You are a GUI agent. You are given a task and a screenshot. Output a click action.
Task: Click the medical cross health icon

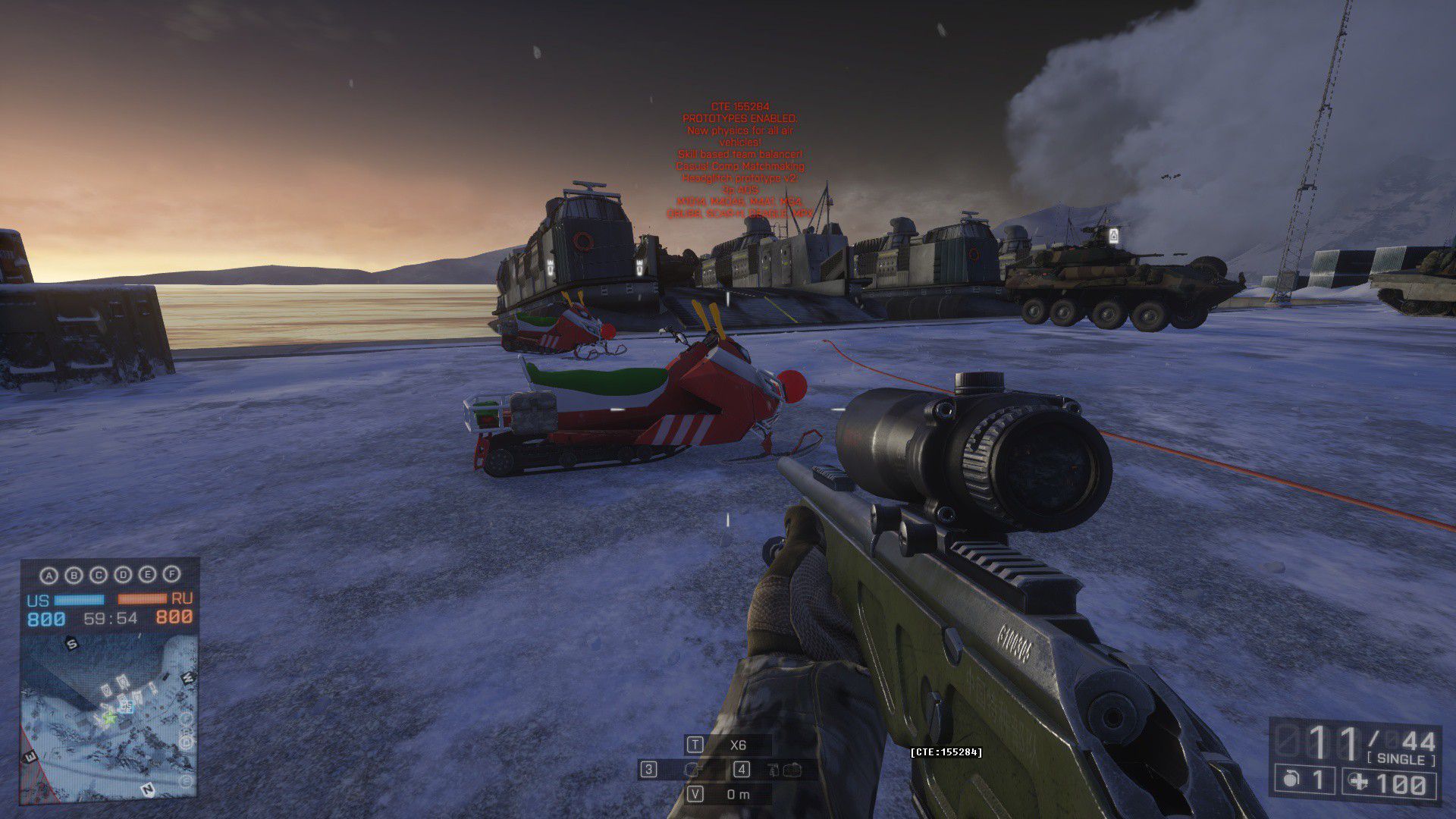pos(1359,782)
